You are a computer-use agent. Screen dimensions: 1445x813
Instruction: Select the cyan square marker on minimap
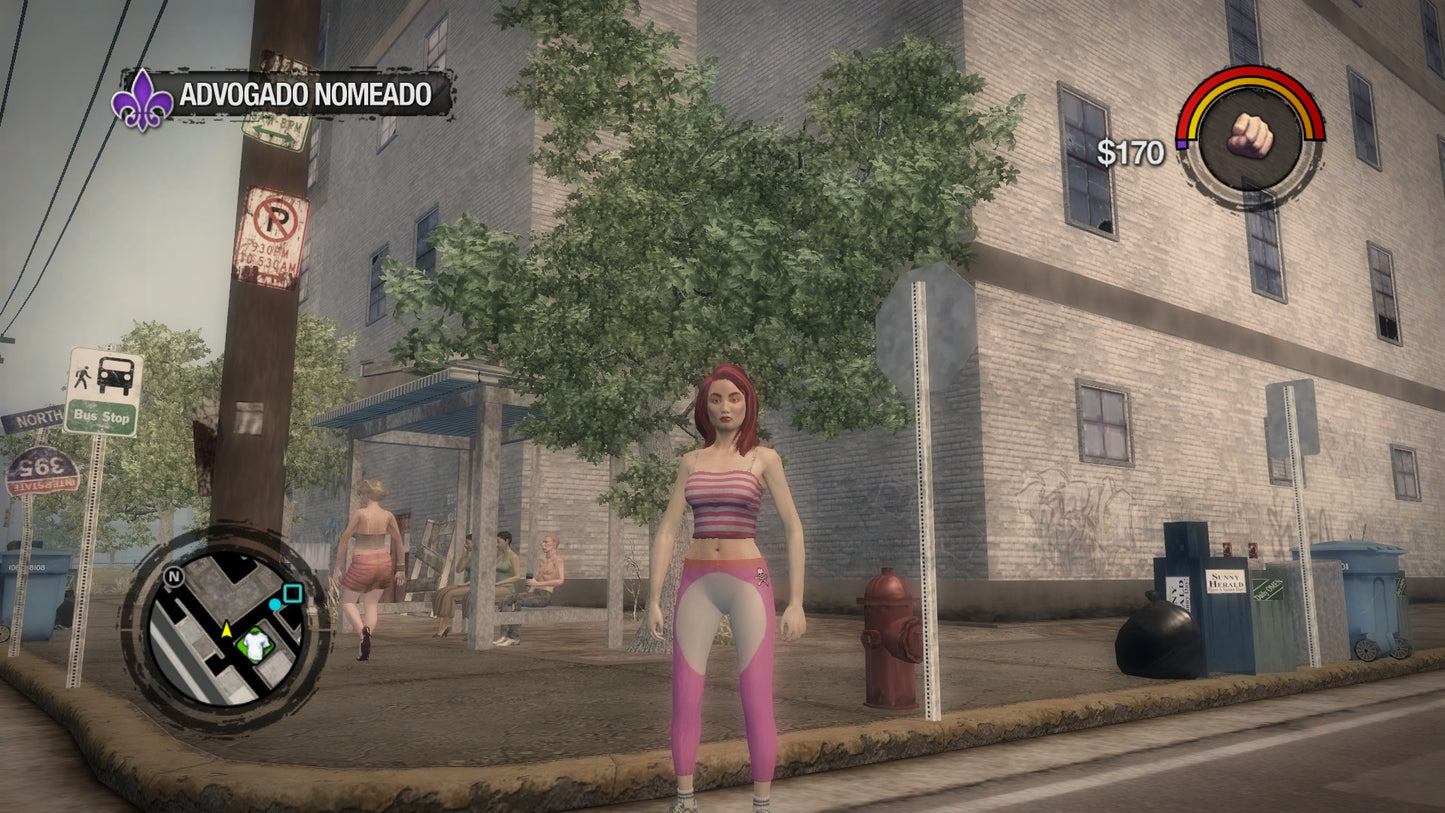pyautogui.click(x=292, y=594)
